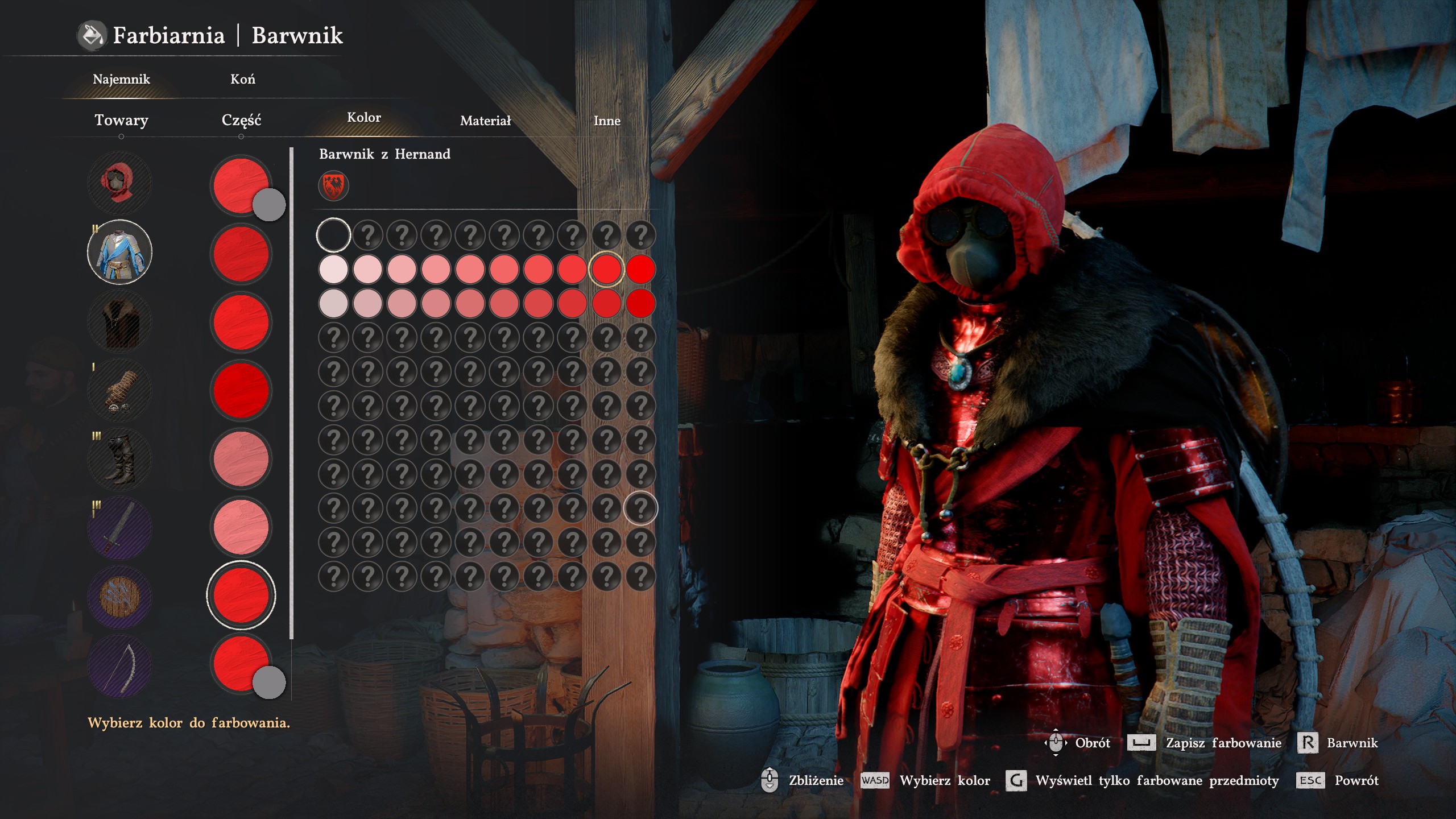Open the Inne tab

[607, 121]
